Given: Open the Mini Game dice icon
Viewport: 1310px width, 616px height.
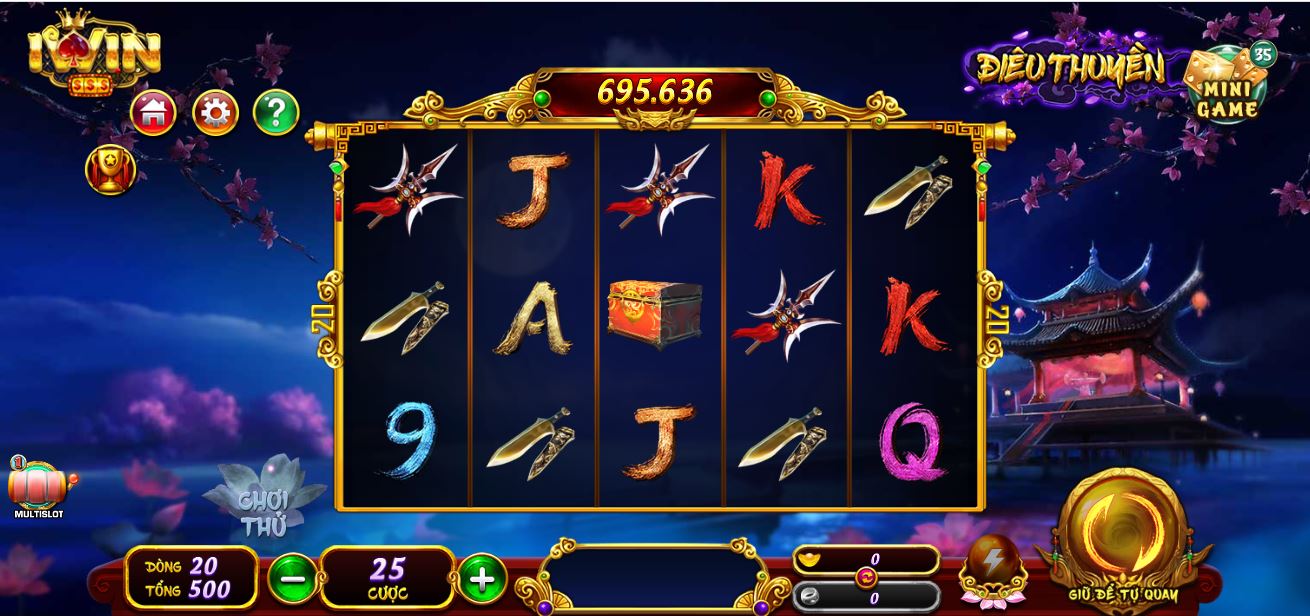Looking at the screenshot, I should (1226, 83).
